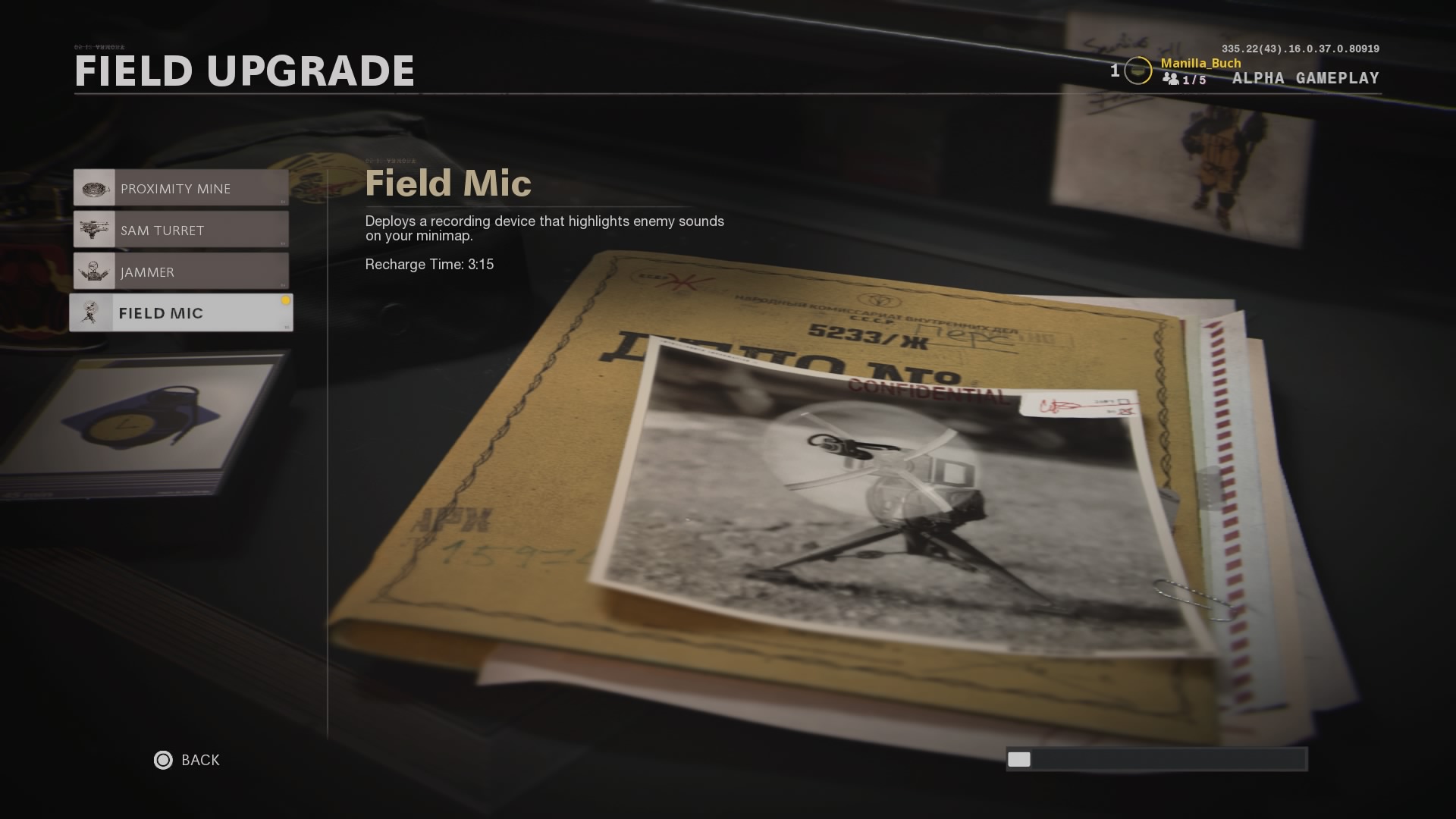The width and height of the screenshot is (1456, 819).
Task: Select the Jammer icon
Action: (94, 271)
